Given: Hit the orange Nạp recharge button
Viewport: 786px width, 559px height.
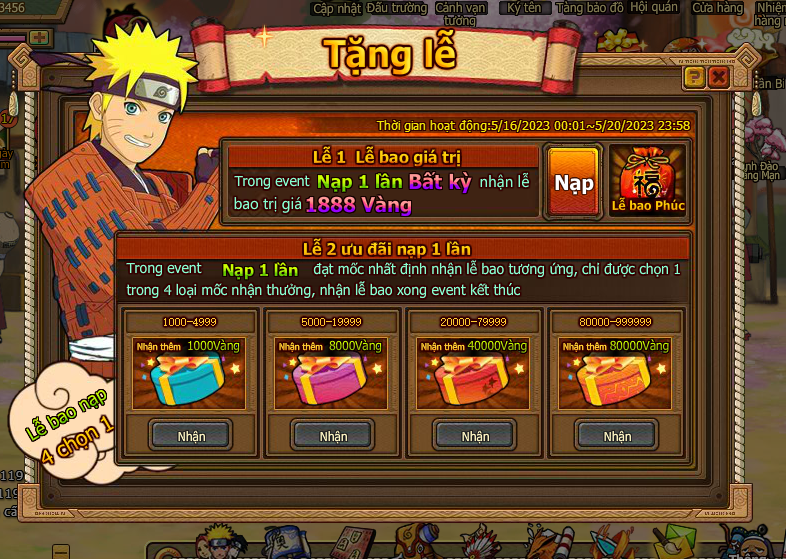Looking at the screenshot, I should pos(574,182).
